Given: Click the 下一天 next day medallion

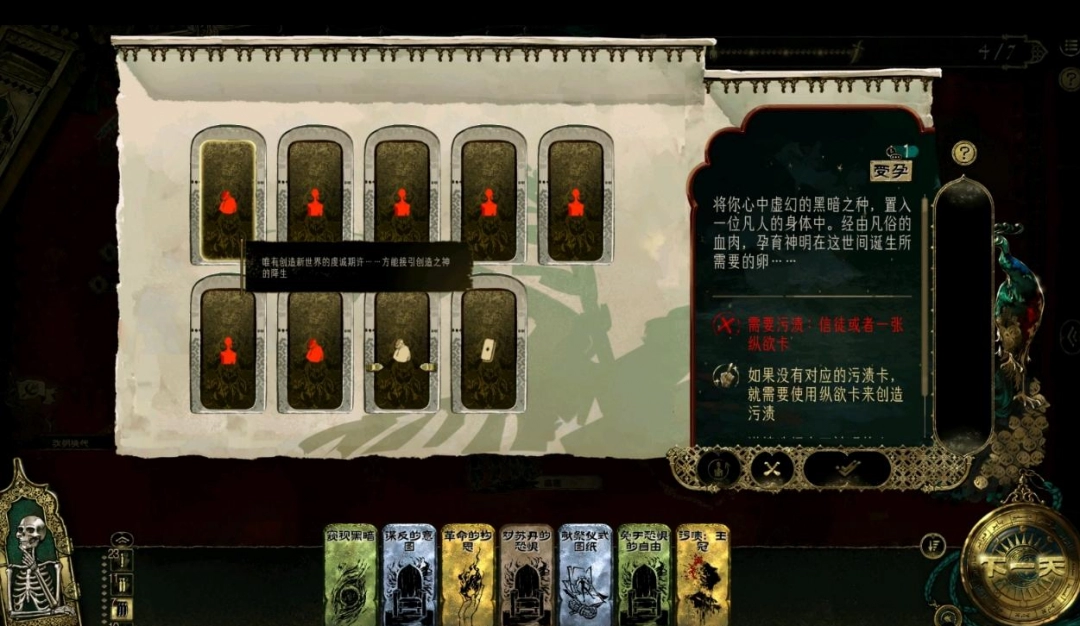Looking at the screenshot, I should [x=1018, y=562].
